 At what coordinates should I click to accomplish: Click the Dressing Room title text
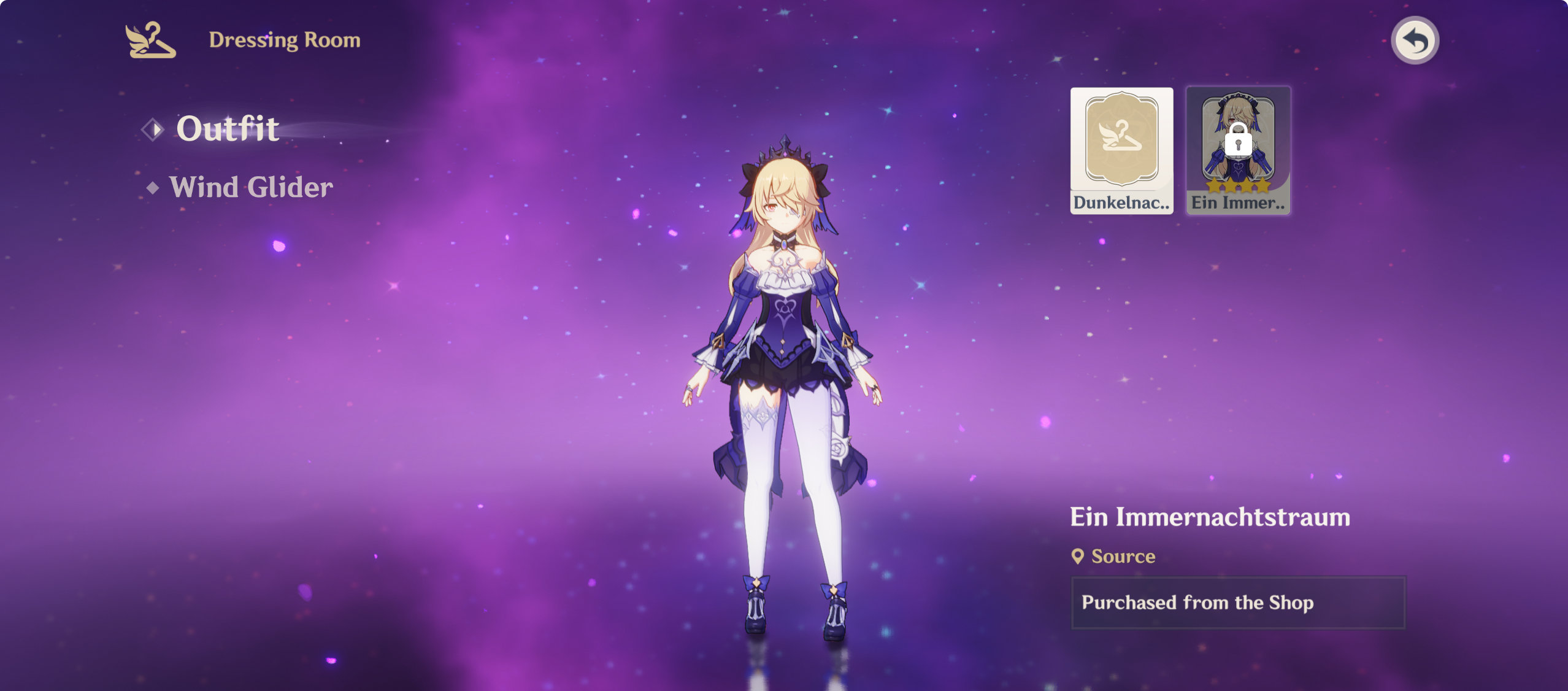pyautogui.click(x=284, y=40)
